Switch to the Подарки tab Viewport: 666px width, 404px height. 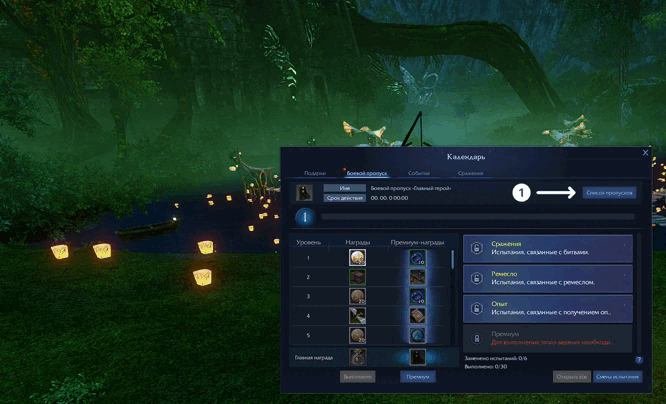pyautogui.click(x=315, y=173)
